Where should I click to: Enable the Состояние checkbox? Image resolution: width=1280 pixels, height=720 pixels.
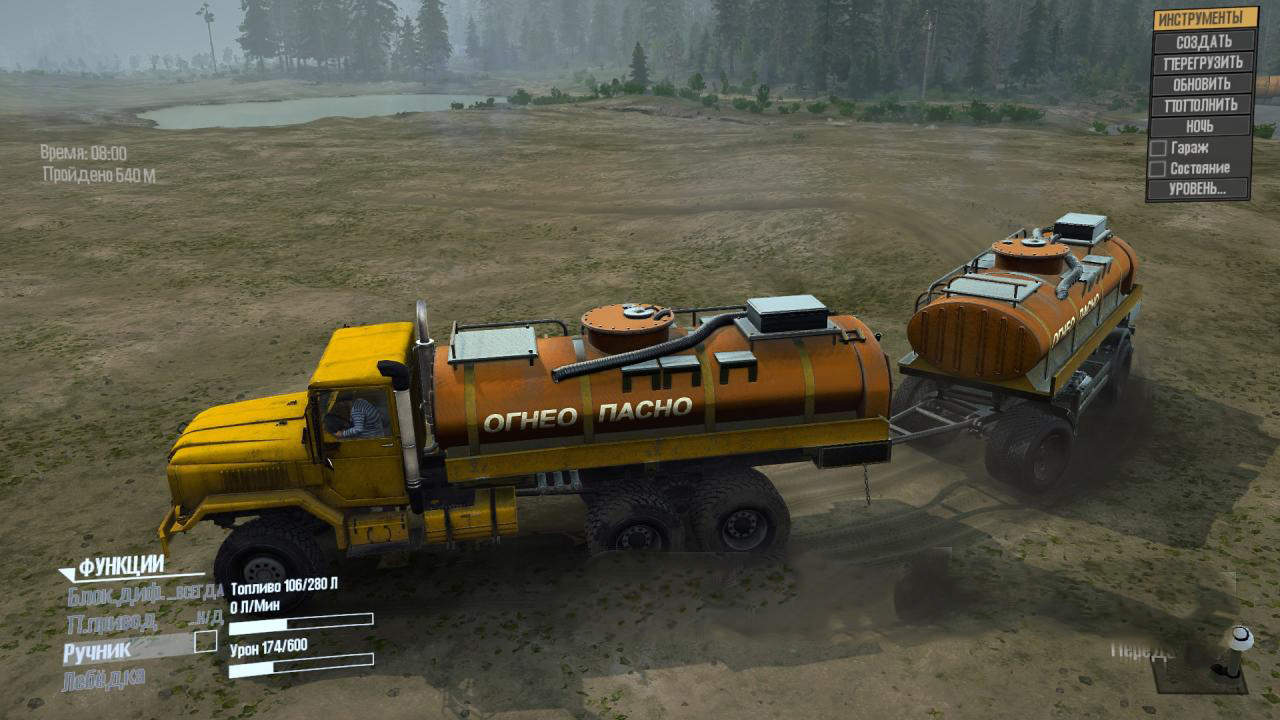[1158, 169]
